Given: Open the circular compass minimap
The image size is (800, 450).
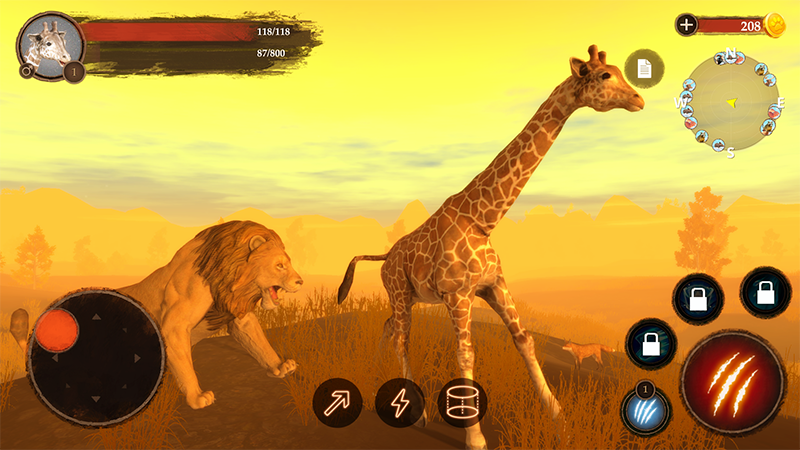Looking at the screenshot, I should click(x=730, y=101).
